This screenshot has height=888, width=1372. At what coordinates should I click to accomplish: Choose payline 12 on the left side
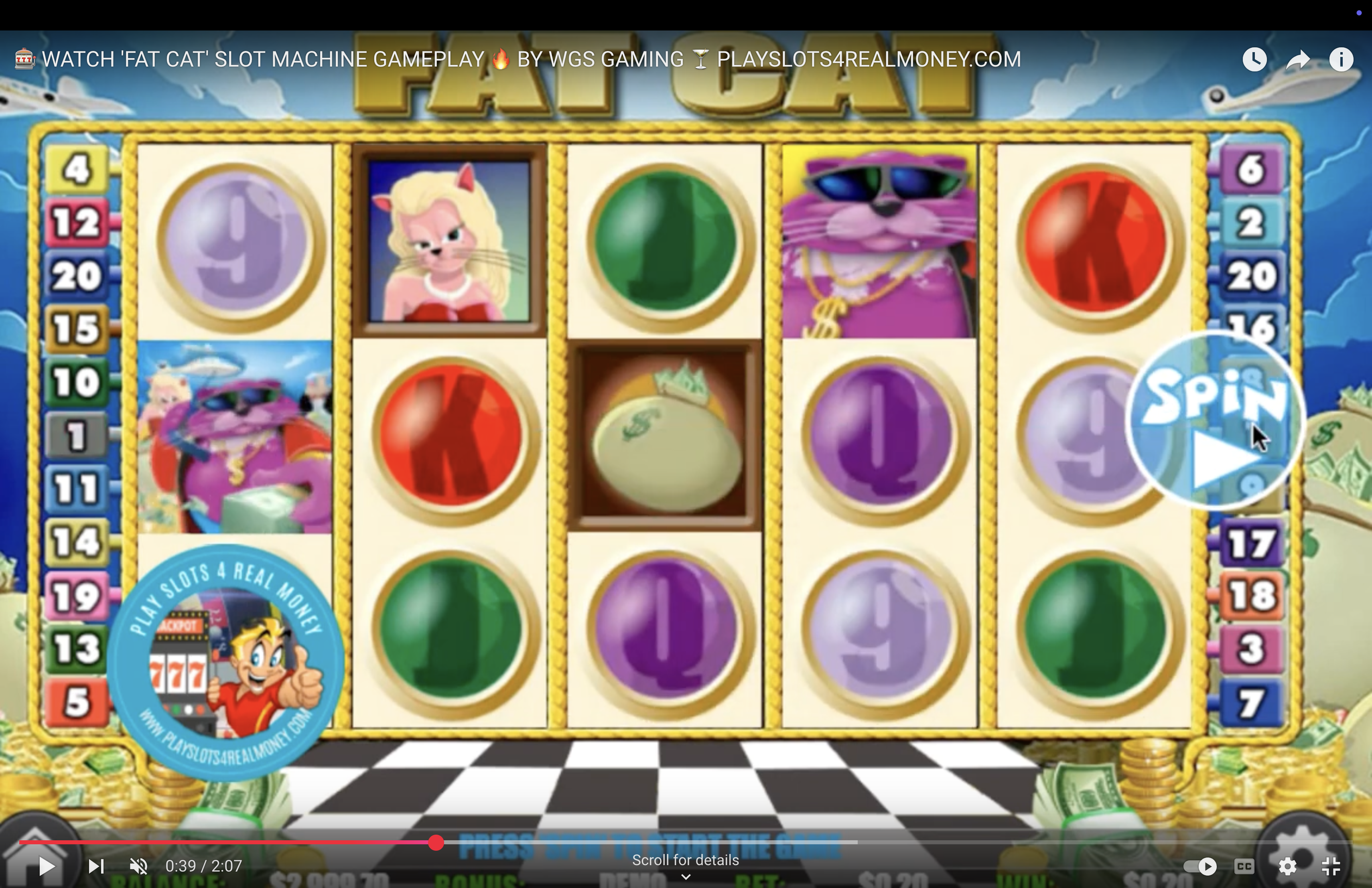(x=77, y=222)
